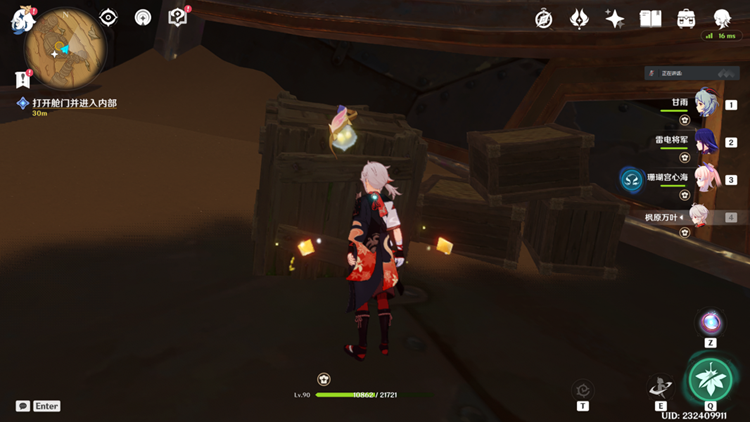Open the winged battle pass emblem icon
The width and height of the screenshot is (750, 422).
point(579,19)
